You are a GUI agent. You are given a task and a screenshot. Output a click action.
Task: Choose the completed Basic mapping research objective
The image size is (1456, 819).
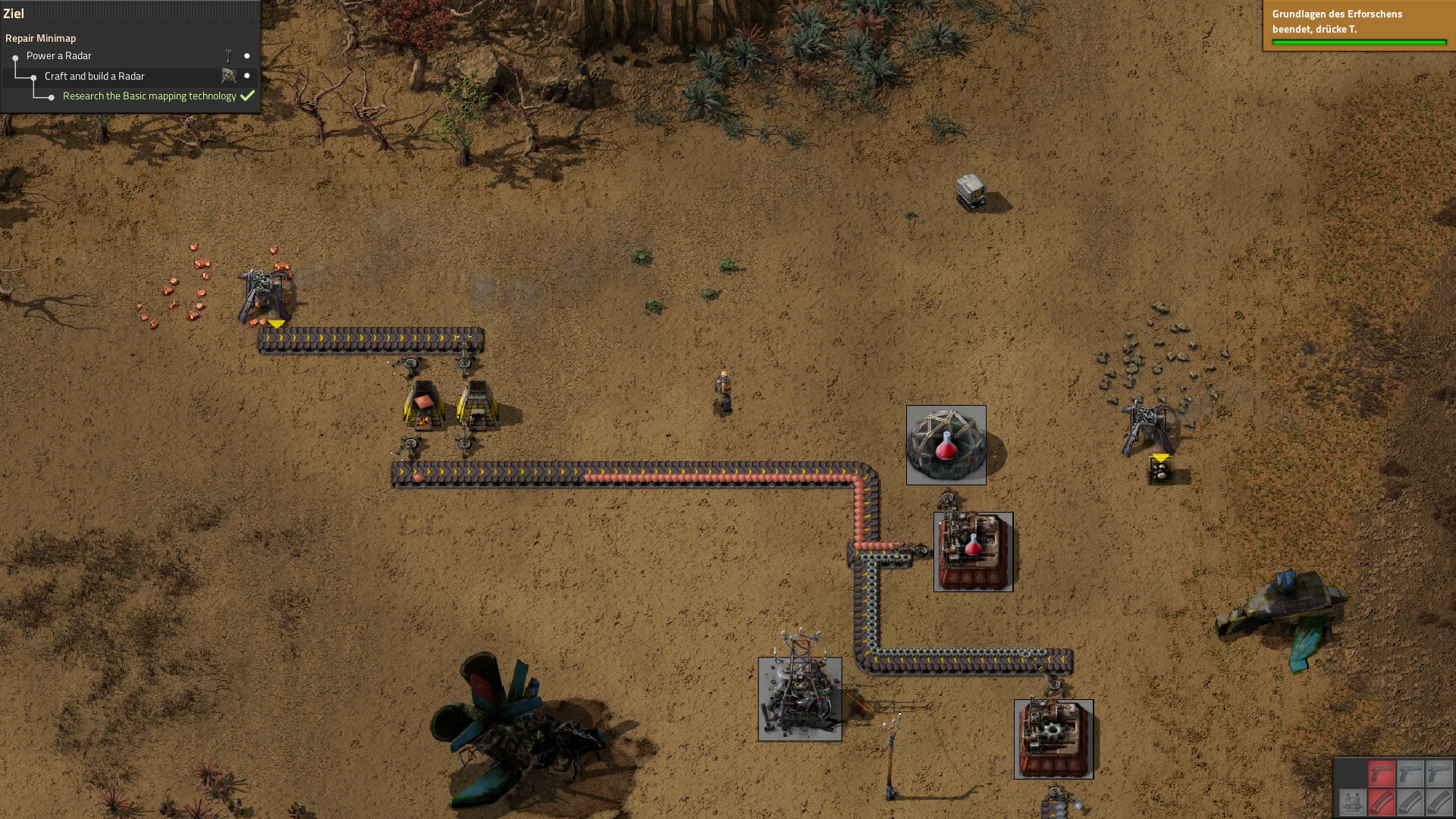click(x=149, y=96)
